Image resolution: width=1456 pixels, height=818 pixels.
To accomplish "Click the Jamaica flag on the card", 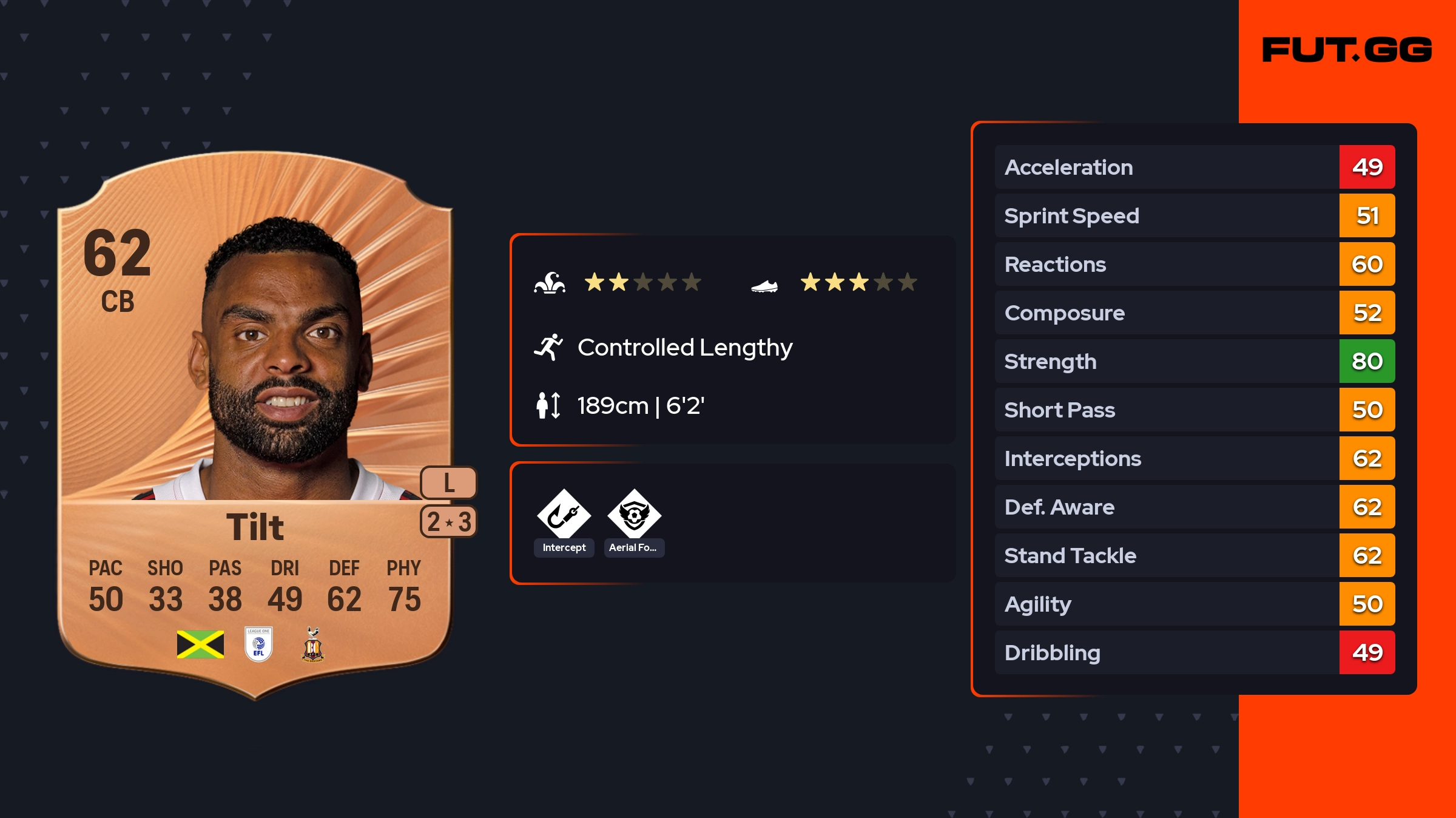I will pyautogui.click(x=200, y=644).
